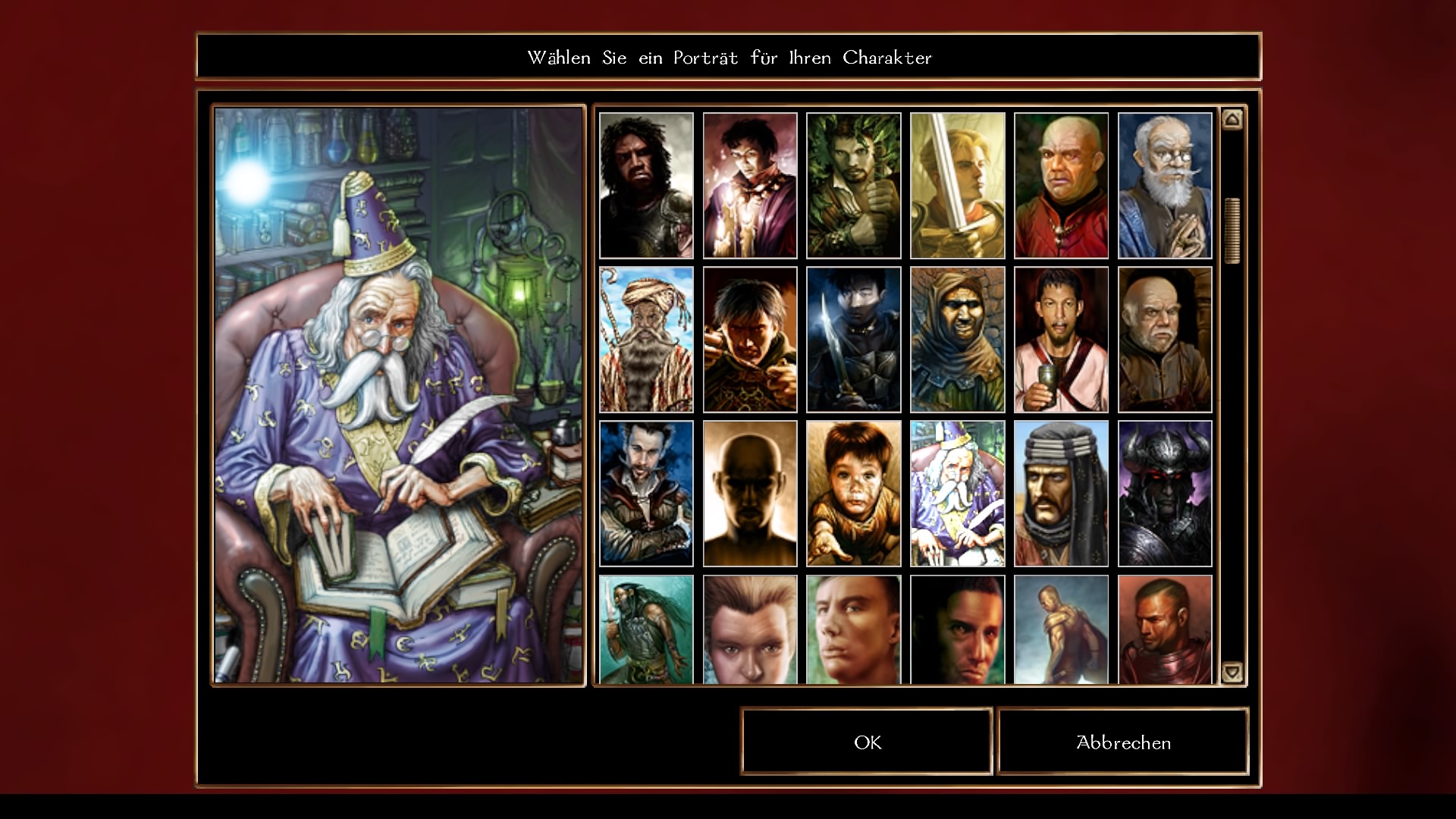Choose the man holding a green goblet
This screenshot has width=1456, height=819.
(x=1061, y=339)
